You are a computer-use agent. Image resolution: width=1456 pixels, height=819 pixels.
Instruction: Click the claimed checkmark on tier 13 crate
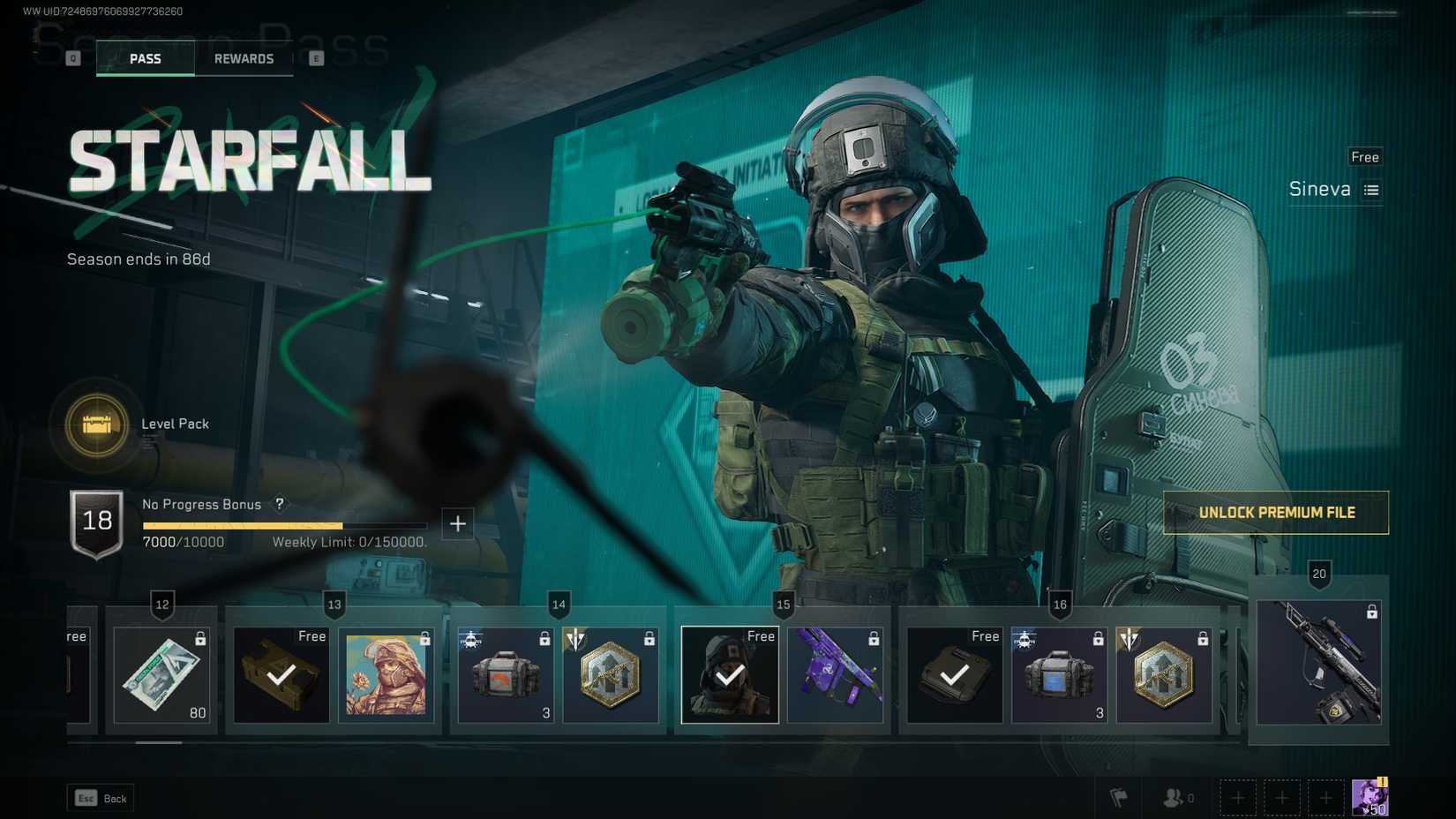pyautogui.click(x=281, y=678)
